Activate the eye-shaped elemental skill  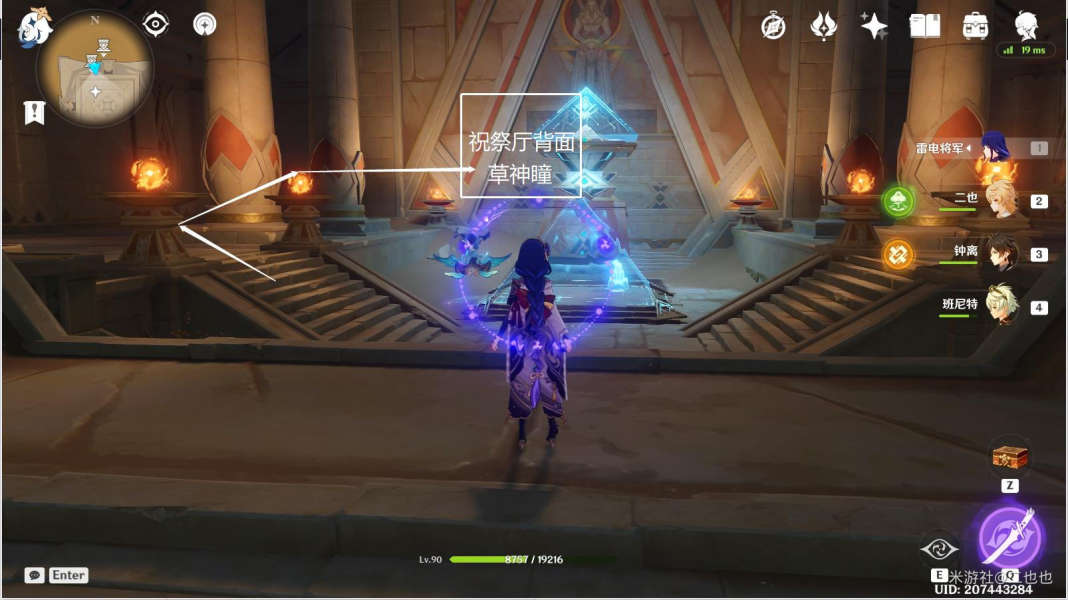click(939, 547)
